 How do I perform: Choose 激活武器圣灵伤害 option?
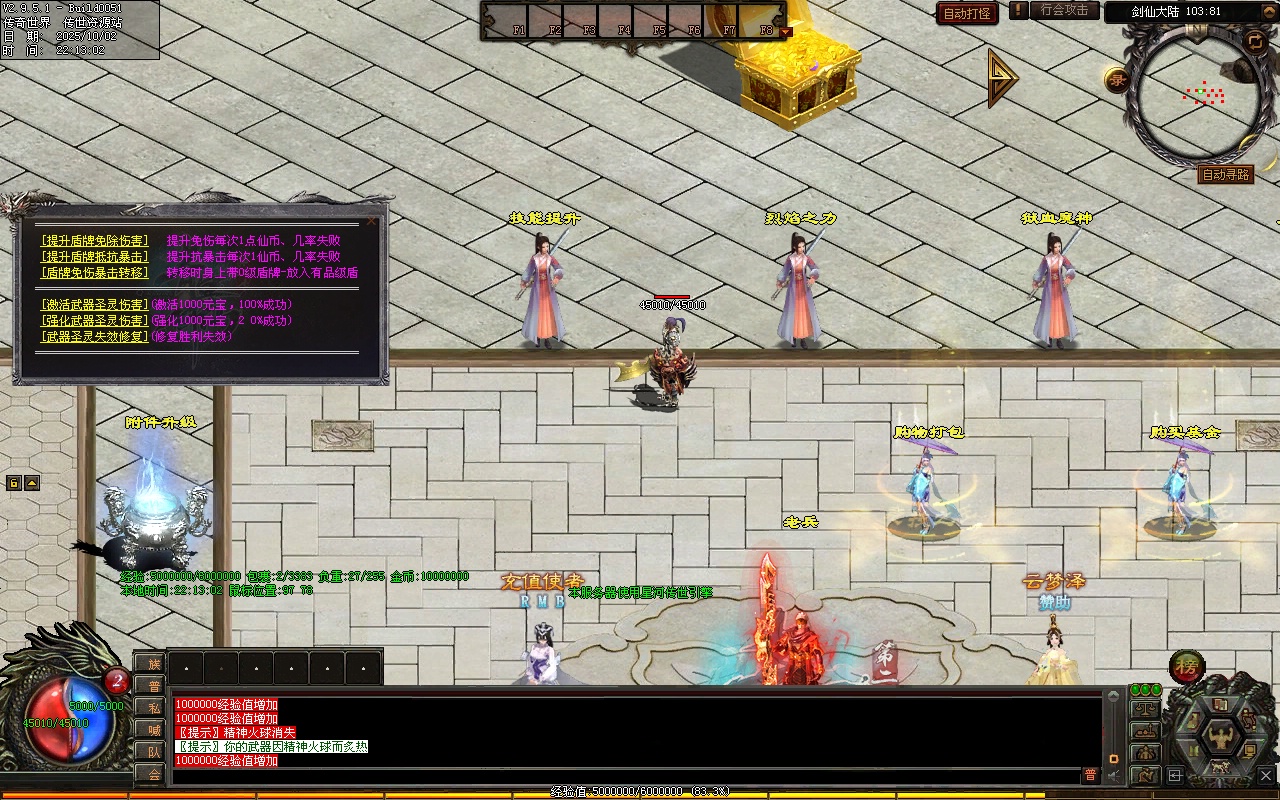(95, 305)
